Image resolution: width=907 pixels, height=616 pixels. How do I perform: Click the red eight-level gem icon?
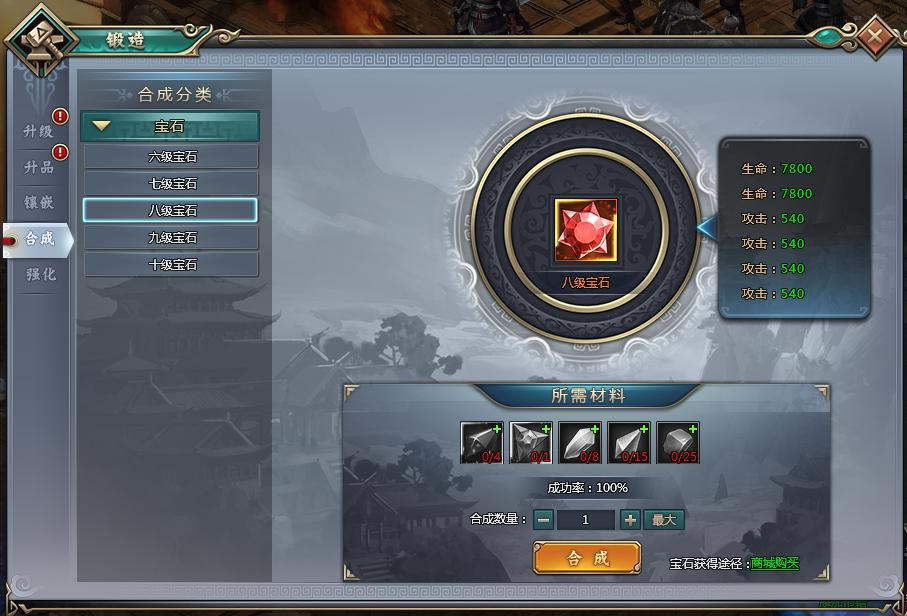point(585,231)
